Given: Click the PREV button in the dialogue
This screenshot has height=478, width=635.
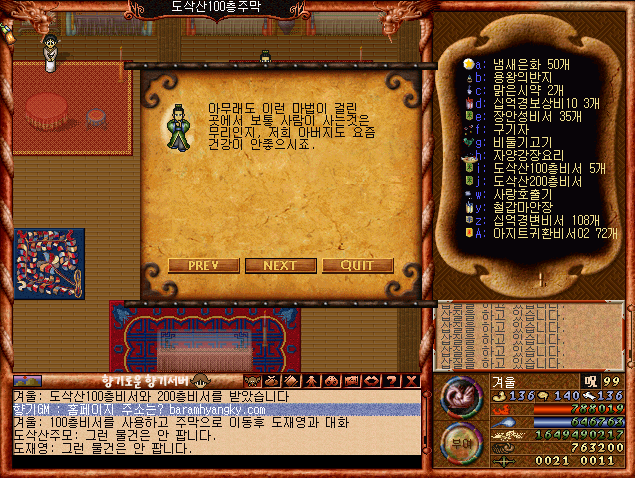Looking at the screenshot, I should point(203,266).
